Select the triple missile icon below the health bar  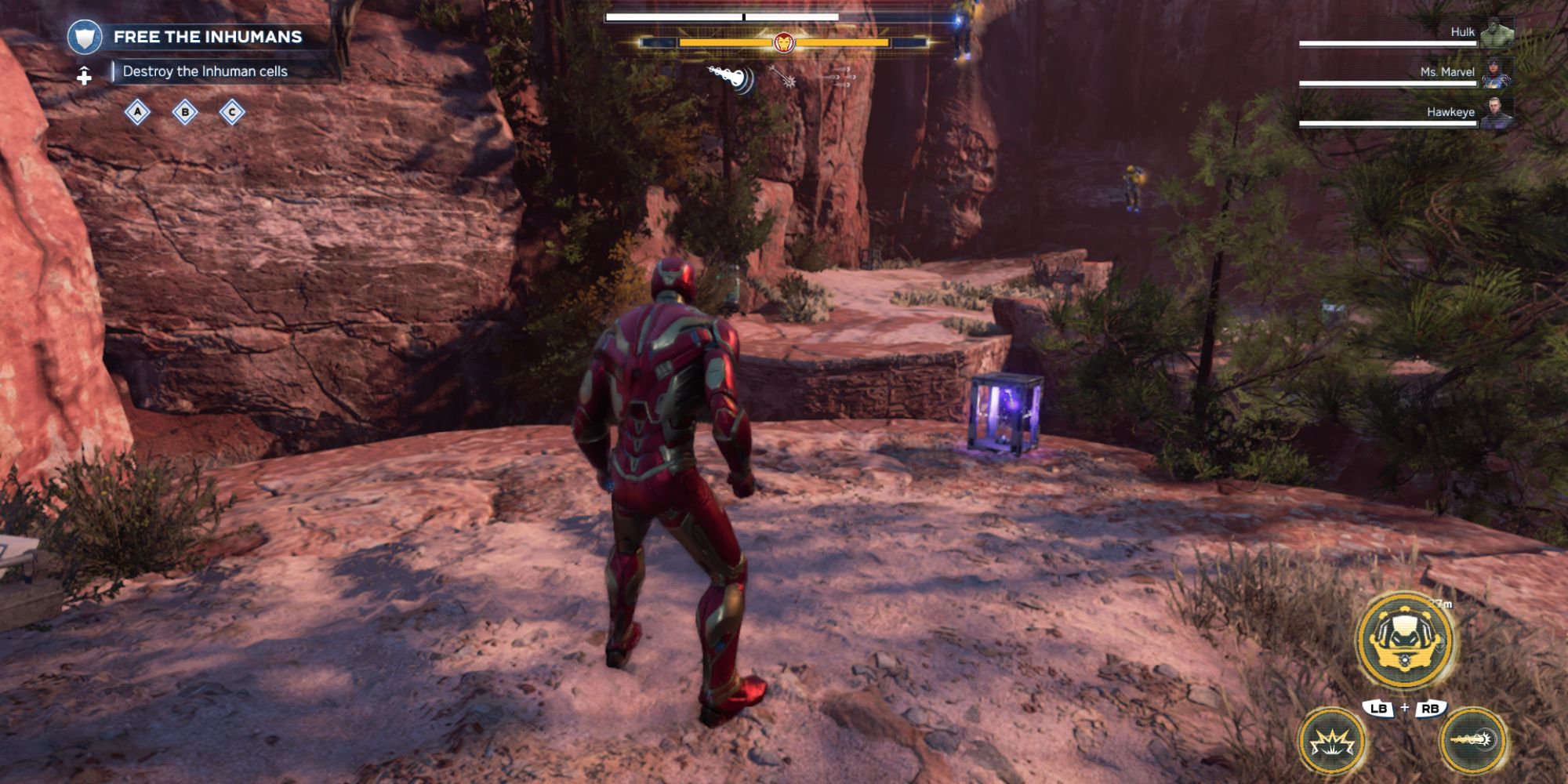coord(839,78)
